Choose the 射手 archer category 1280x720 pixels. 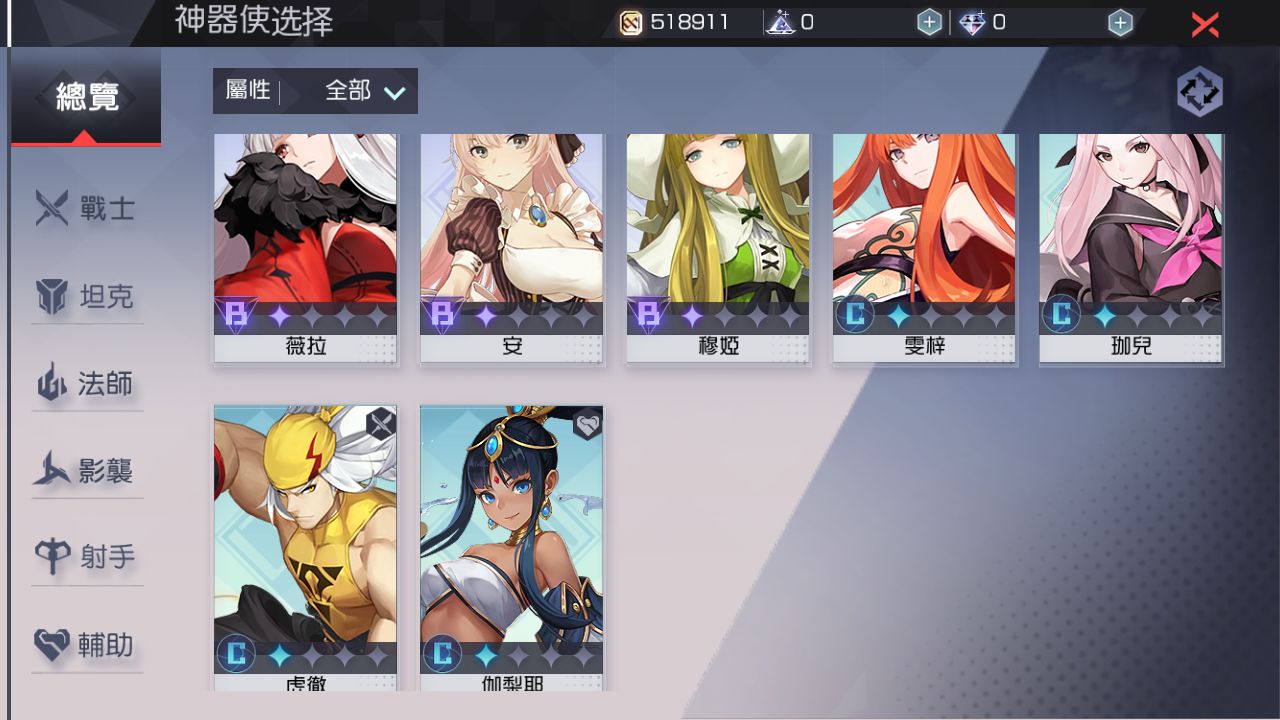[86, 557]
